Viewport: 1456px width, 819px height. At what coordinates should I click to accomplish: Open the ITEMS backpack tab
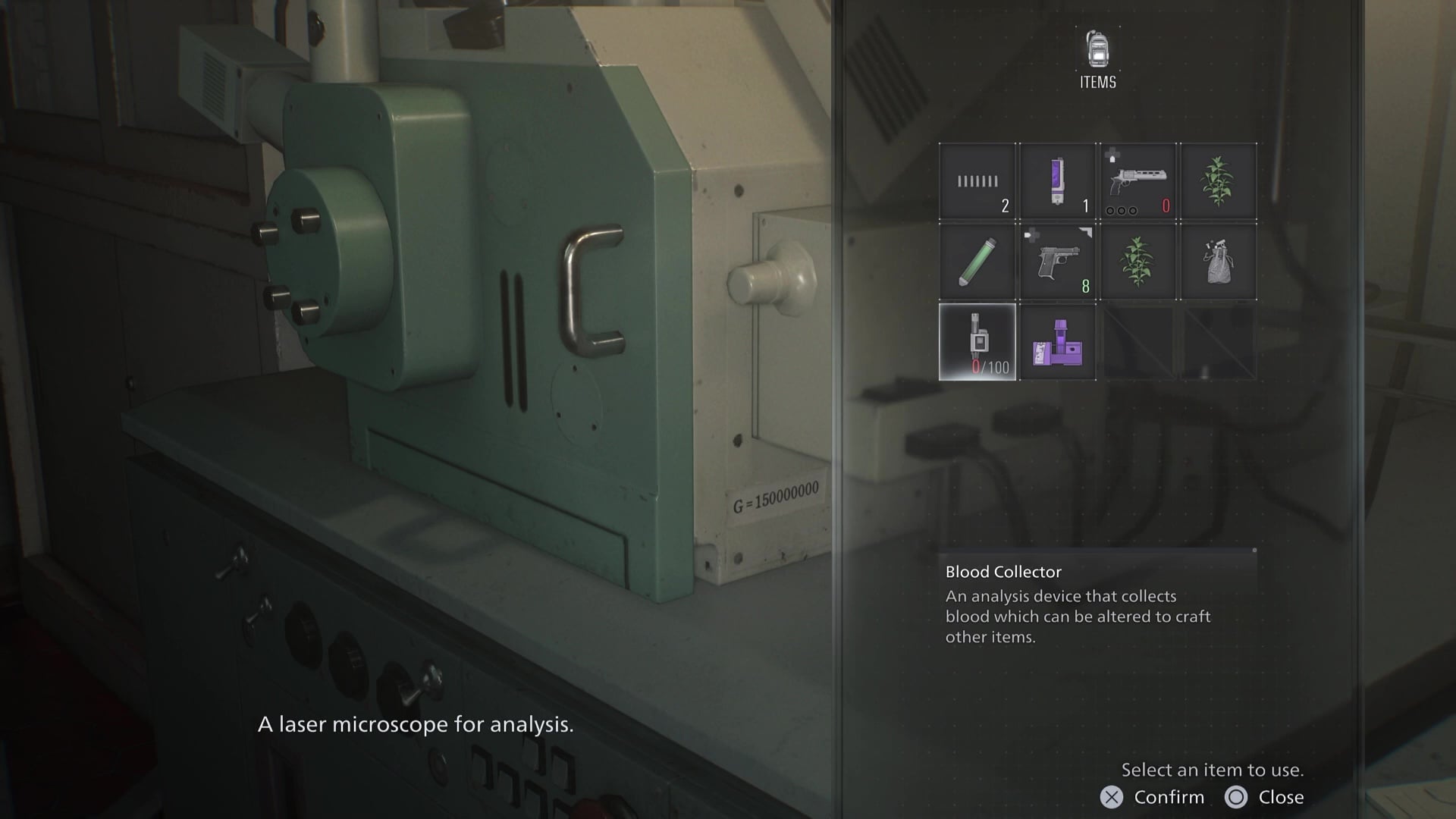1097,59
